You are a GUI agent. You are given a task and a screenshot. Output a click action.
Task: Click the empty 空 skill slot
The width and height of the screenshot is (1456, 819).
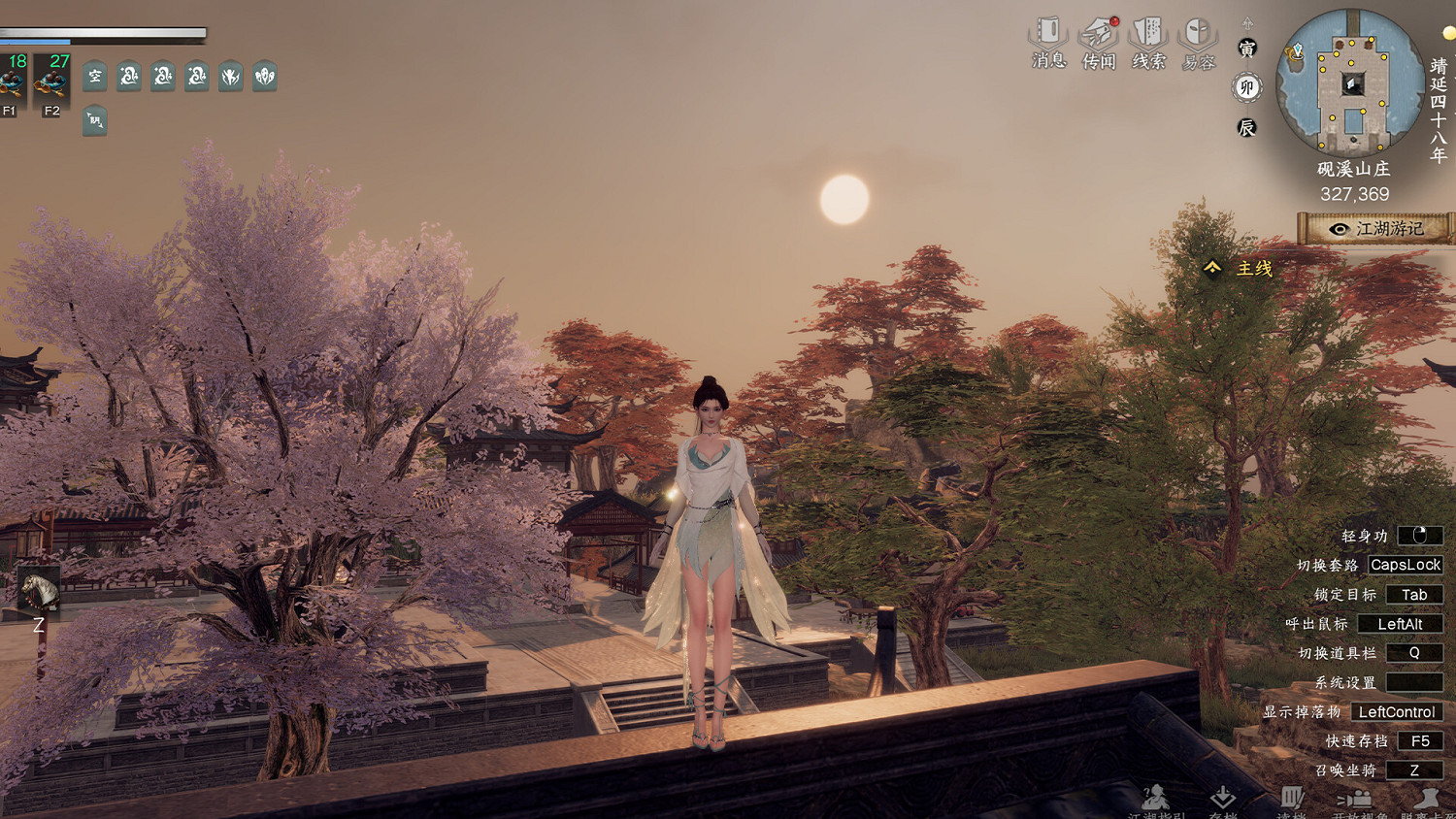(x=93, y=77)
